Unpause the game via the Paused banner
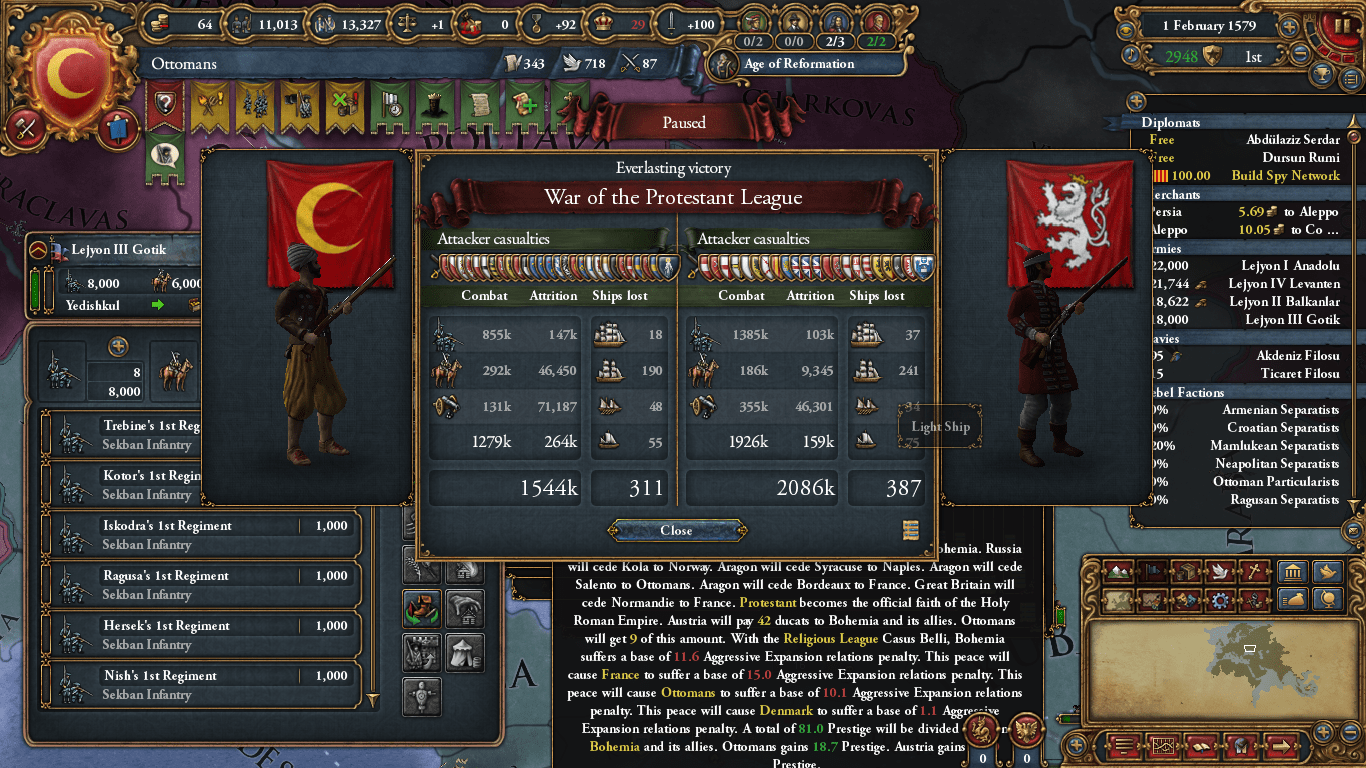Screen dimensions: 1366x768 pos(683,121)
